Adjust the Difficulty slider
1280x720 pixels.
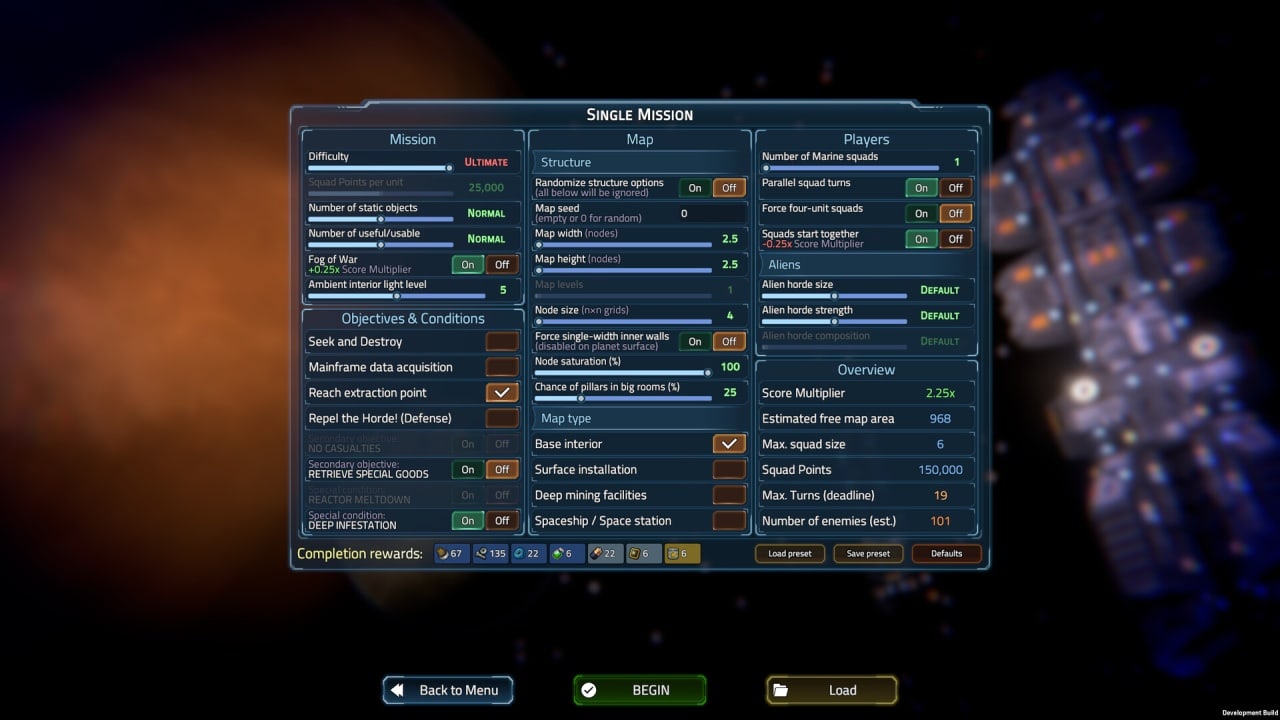[x=380, y=168]
